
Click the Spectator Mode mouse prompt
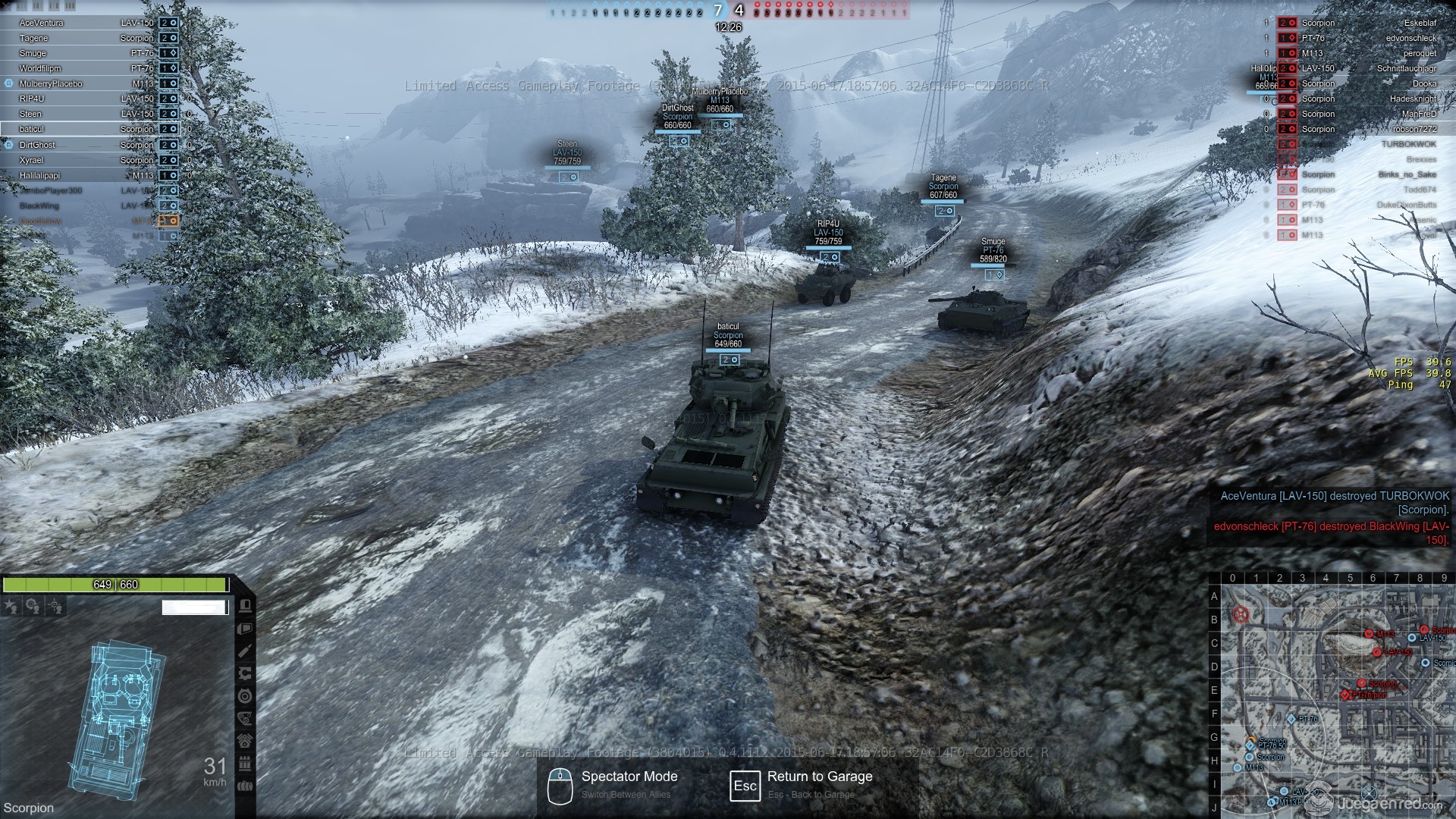(x=560, y=785)
